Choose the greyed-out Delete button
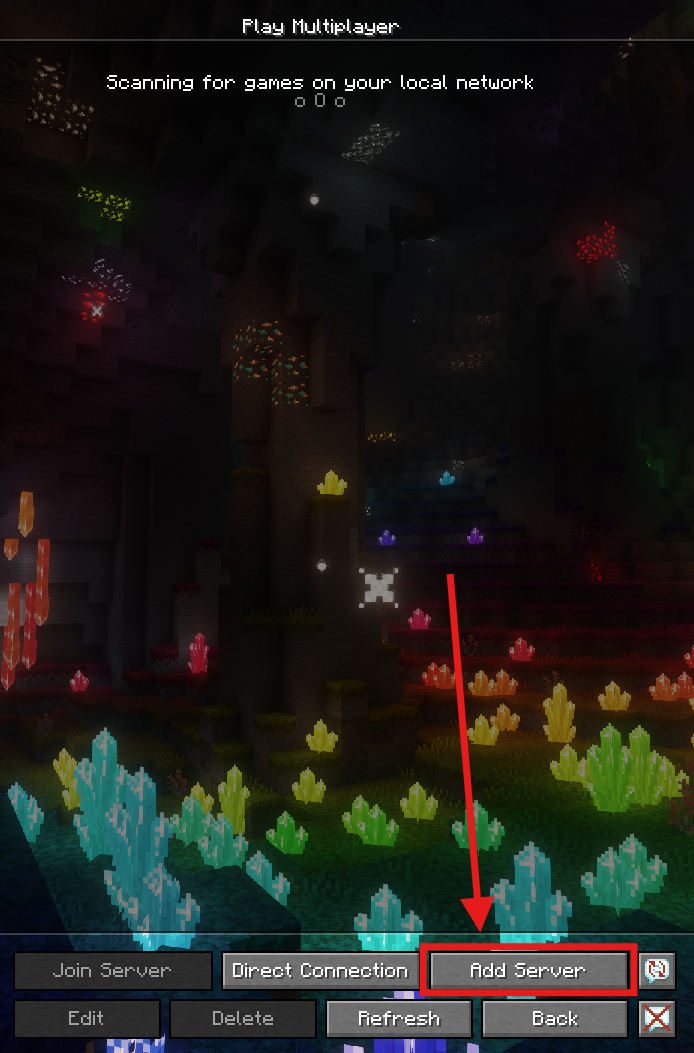The width and height of the screenshot is (694, 1053). (243, 1019)
